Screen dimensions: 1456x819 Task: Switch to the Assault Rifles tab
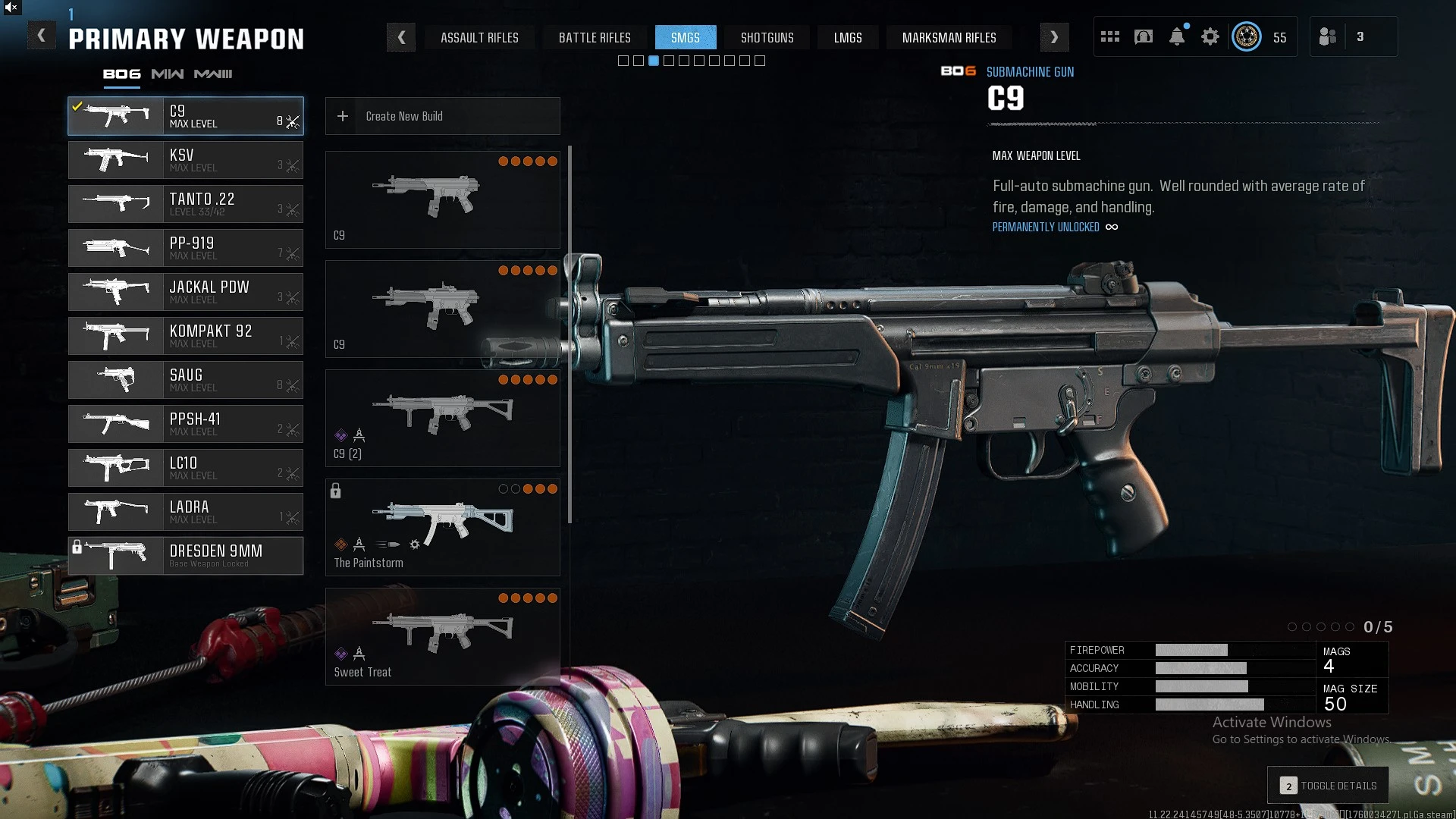479,38
